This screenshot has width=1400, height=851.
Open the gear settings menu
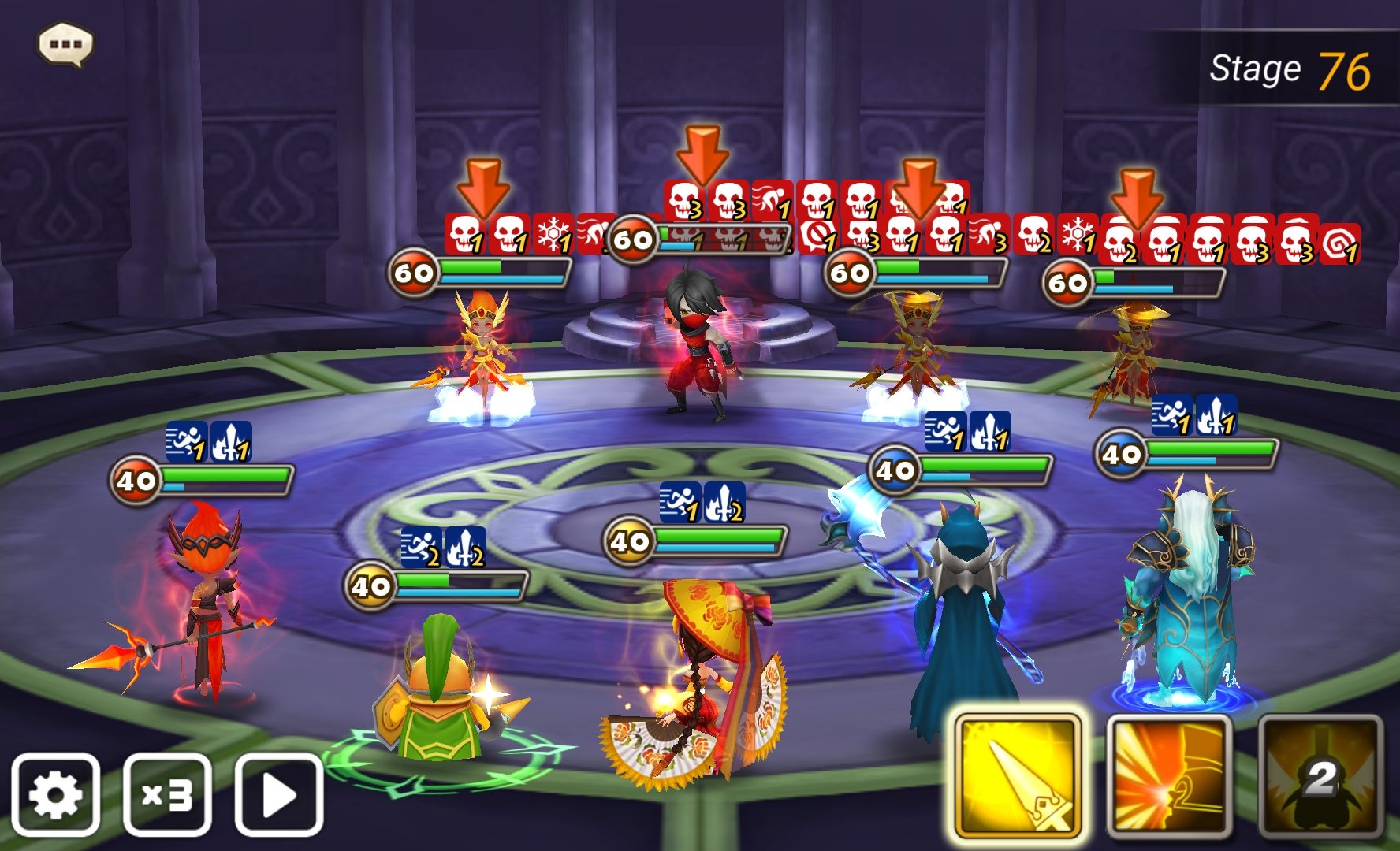pos(55,794)
